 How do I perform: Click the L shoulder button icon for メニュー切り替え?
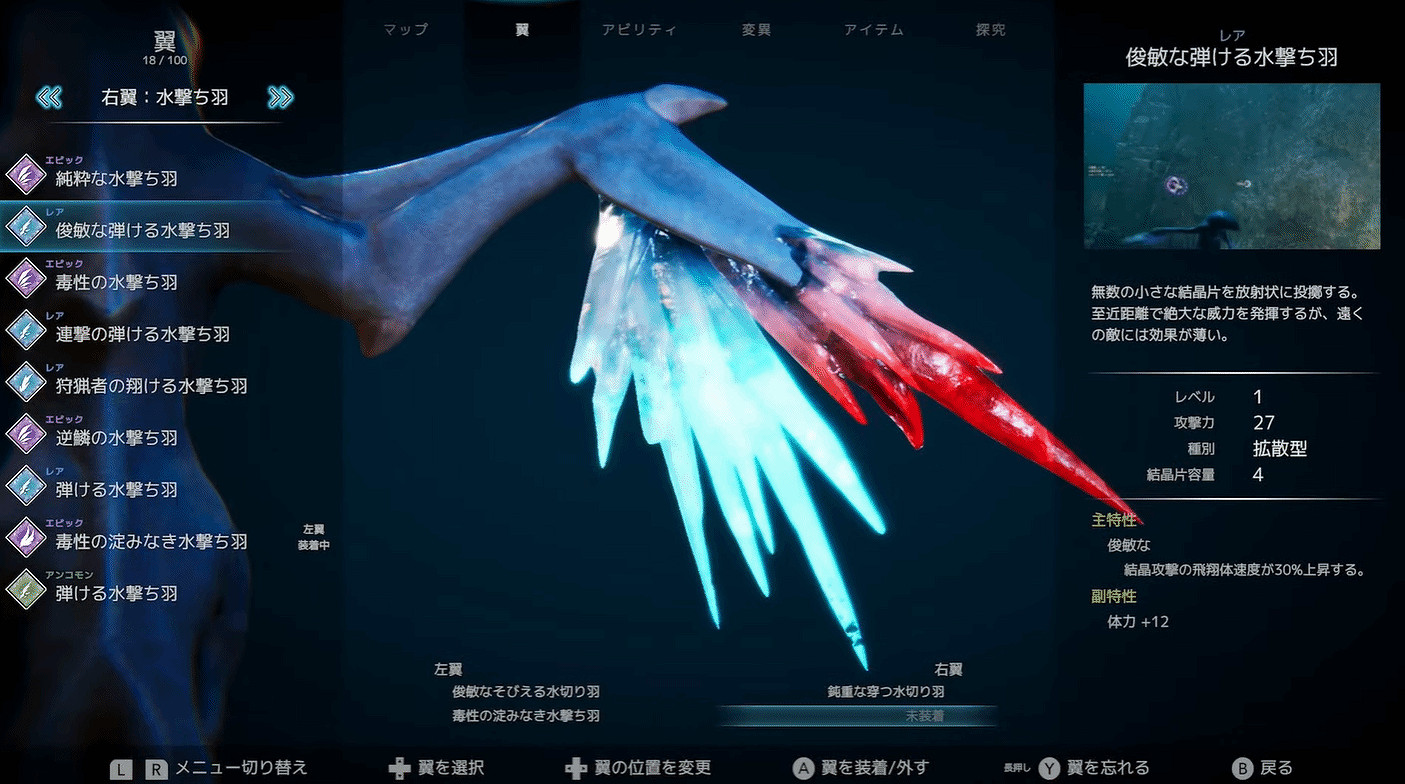point(121,768)
